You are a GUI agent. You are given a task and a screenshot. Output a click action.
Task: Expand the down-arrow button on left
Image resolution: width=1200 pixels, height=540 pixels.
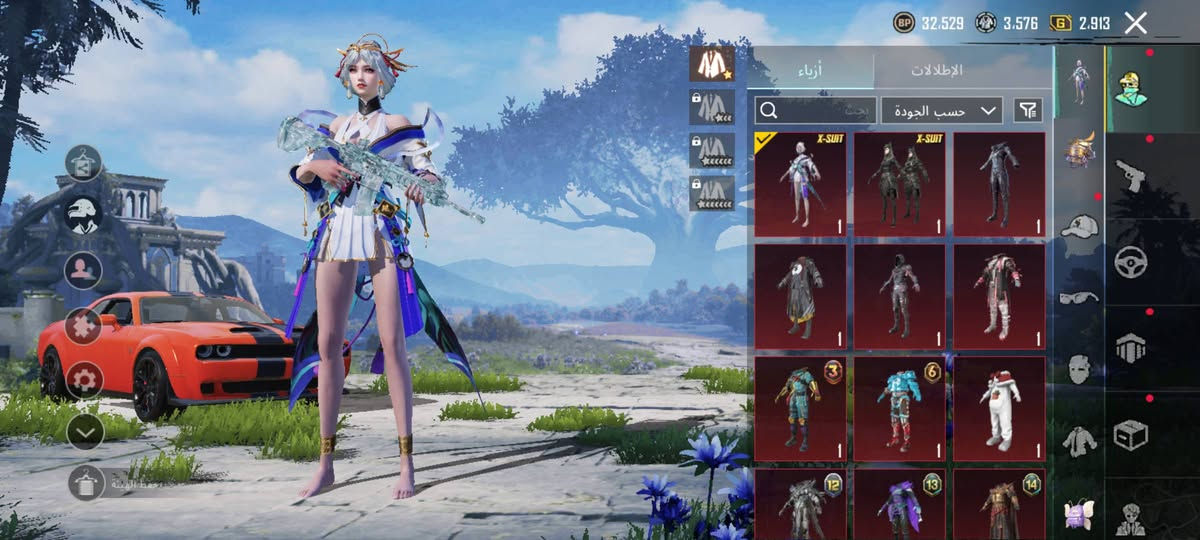pos(85,431)
